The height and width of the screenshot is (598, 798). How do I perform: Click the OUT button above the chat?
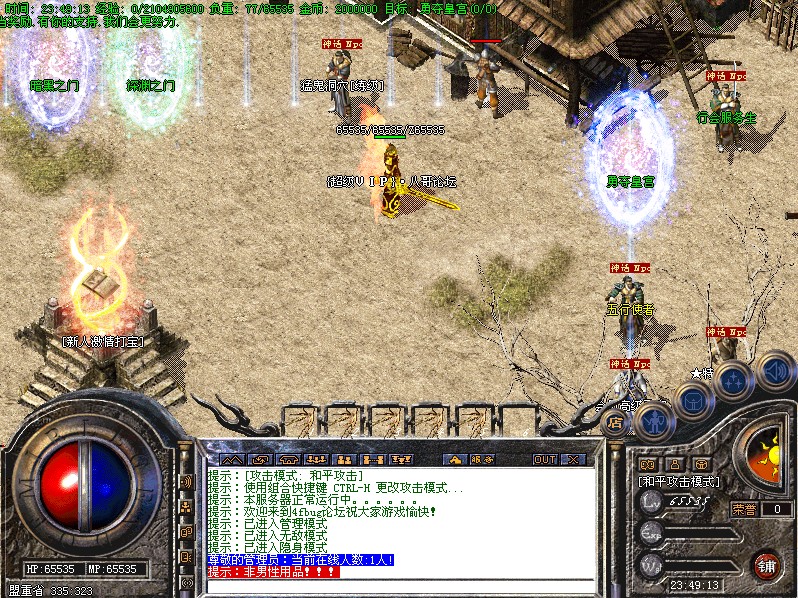pos(544,460)
